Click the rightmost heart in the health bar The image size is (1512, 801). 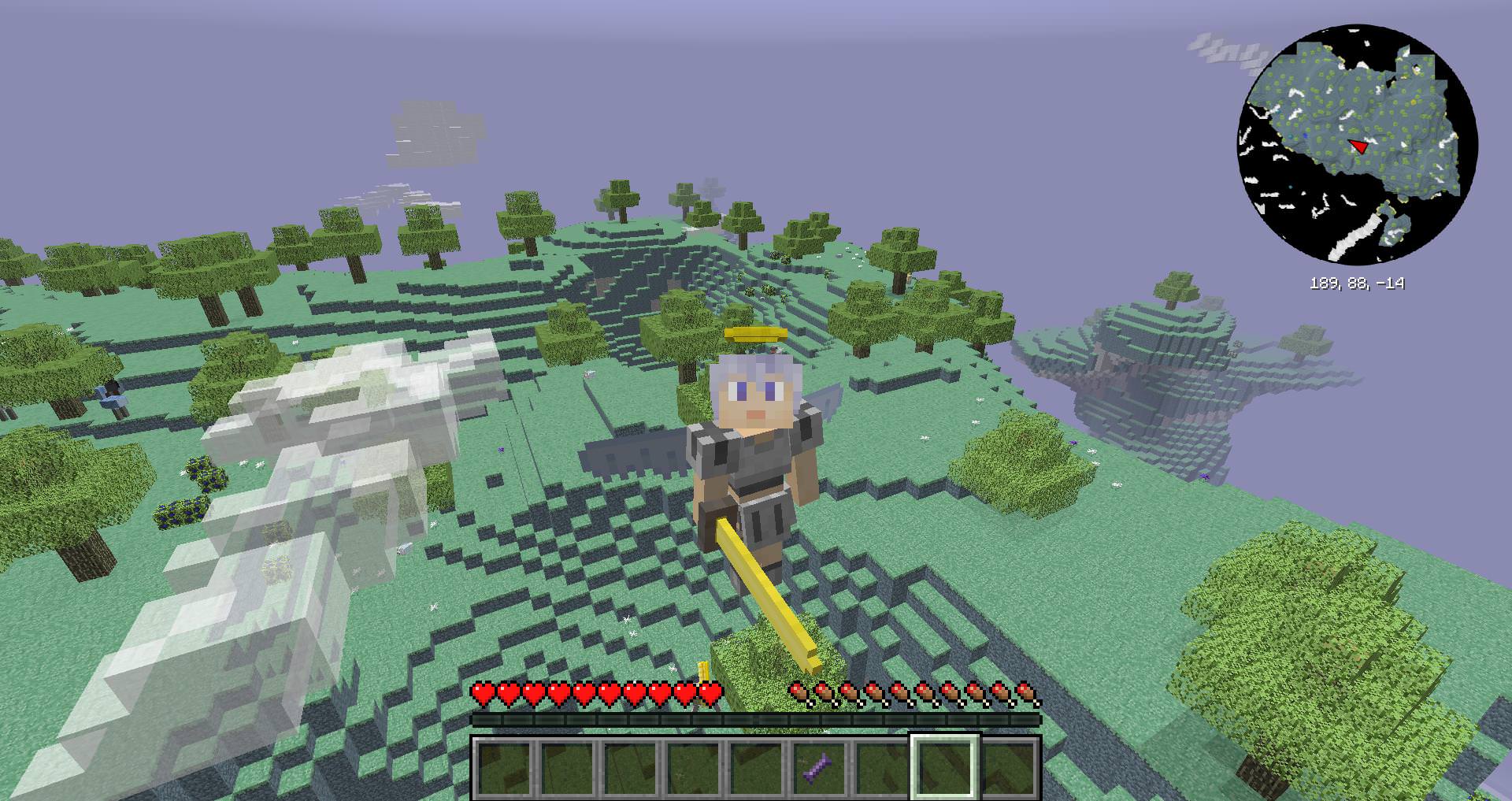click(x=713, y=692)
